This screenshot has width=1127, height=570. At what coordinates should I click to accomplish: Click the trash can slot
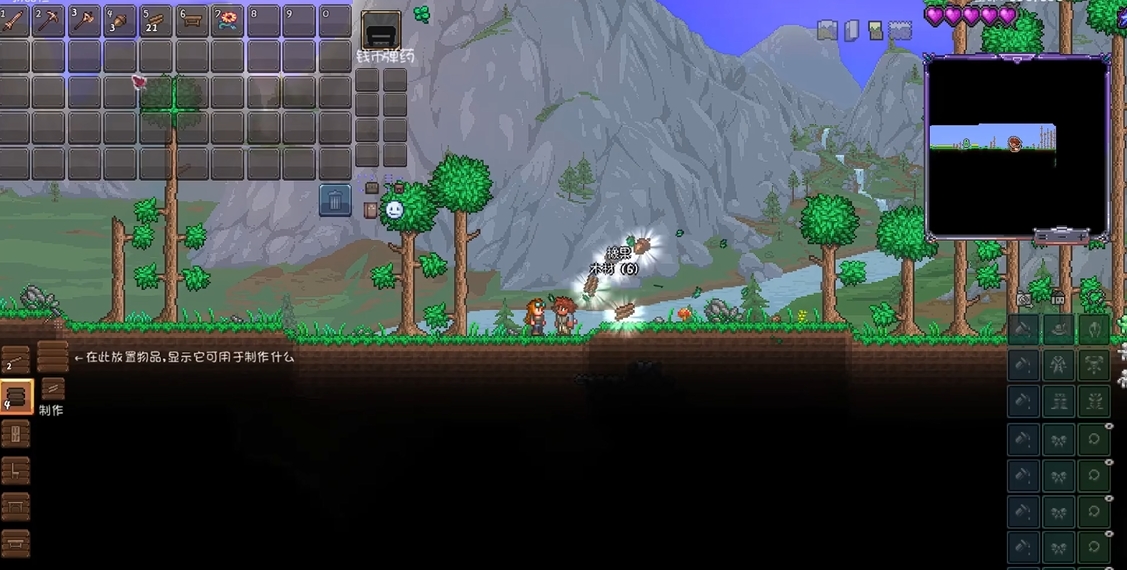click(335, 200)
